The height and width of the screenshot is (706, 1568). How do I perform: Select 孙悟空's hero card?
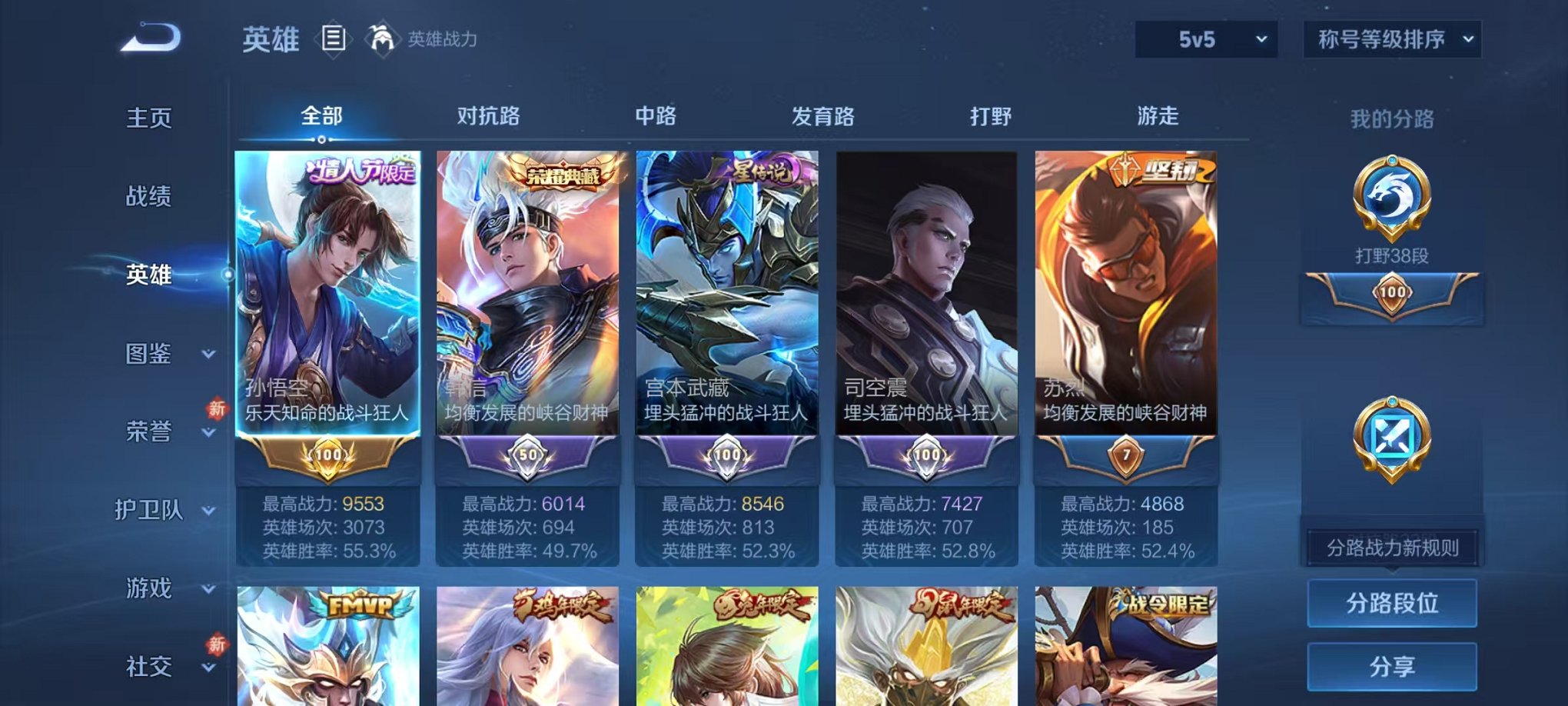(x=327, y=308)
